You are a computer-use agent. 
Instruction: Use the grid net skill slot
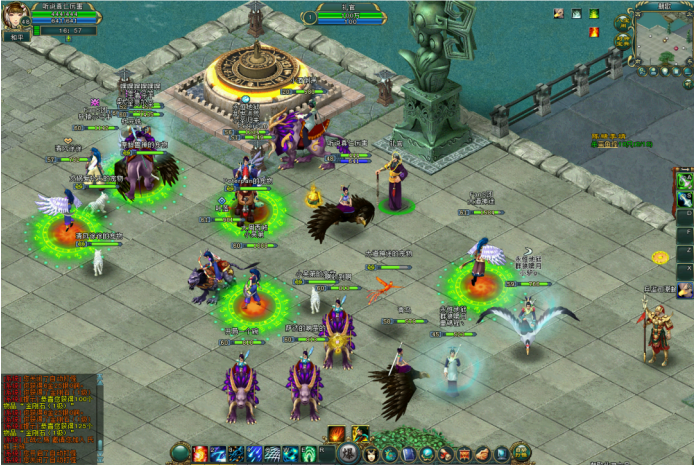pos(273,454)
